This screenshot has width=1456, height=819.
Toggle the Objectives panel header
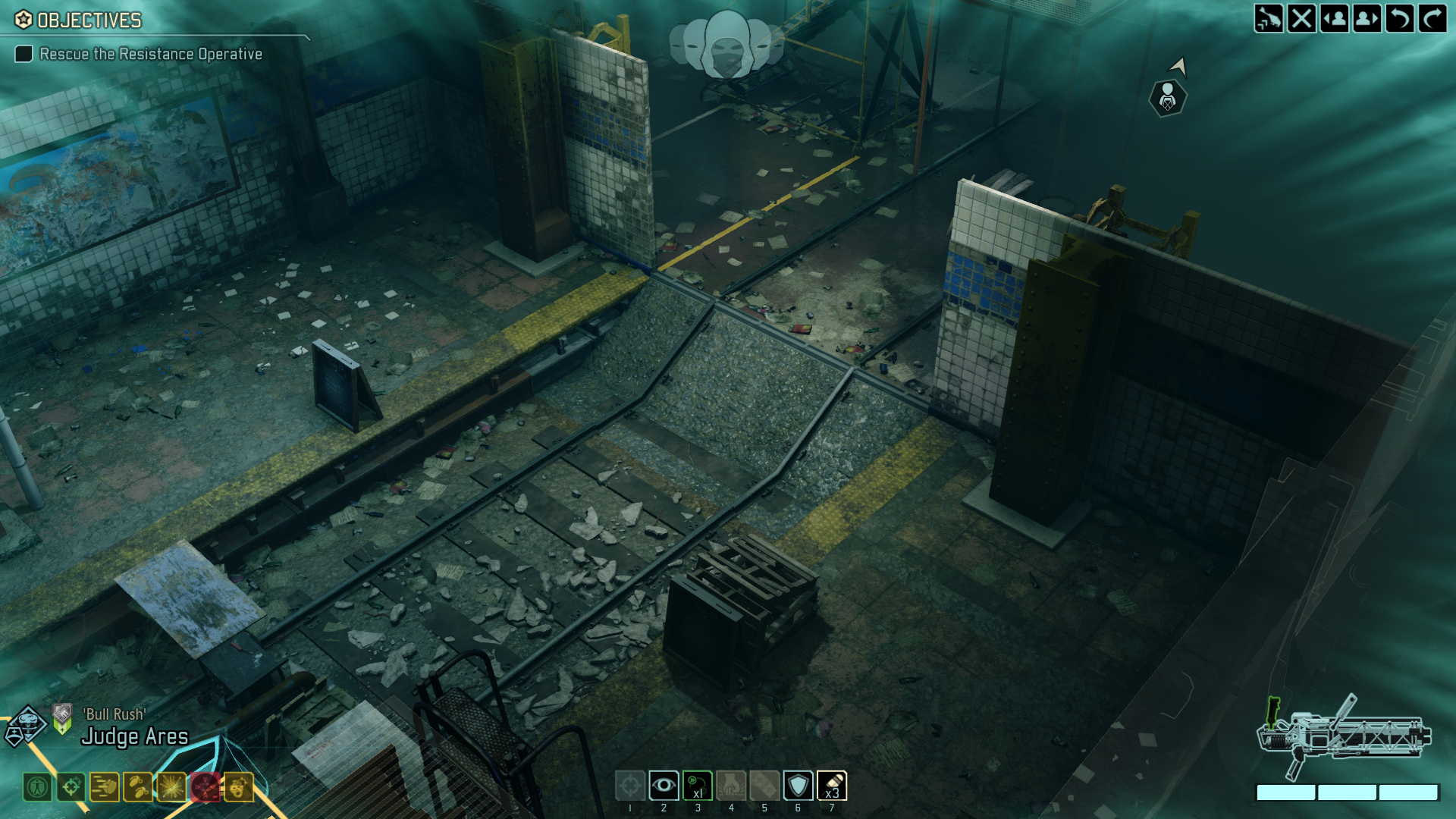[89, 20]
